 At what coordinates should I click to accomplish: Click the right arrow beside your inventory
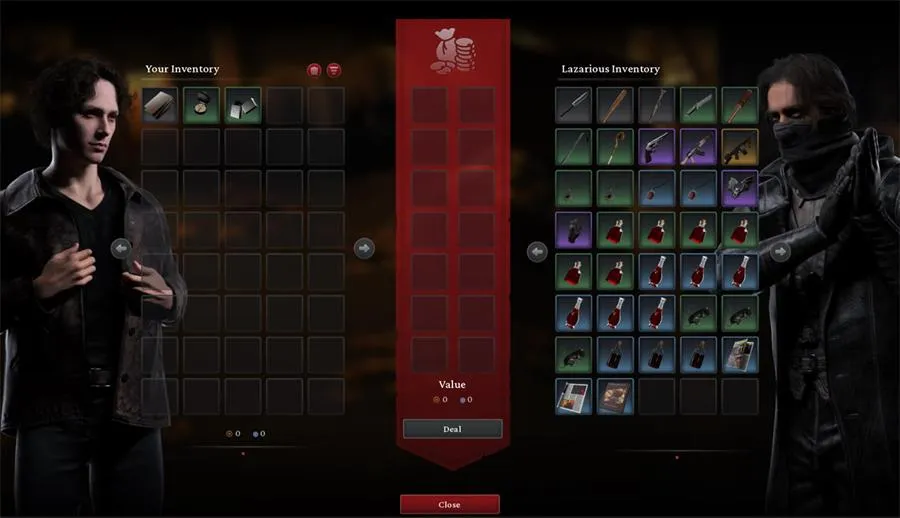tap(364, 247)
